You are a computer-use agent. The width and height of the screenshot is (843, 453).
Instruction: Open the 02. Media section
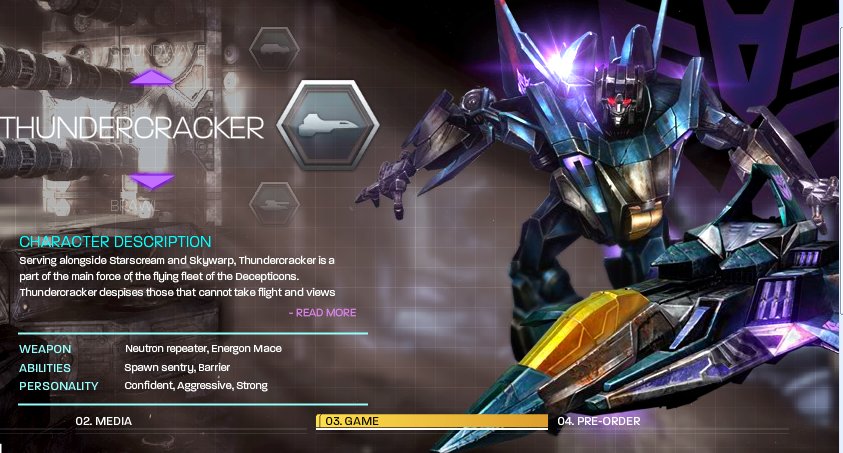(104, 421)
